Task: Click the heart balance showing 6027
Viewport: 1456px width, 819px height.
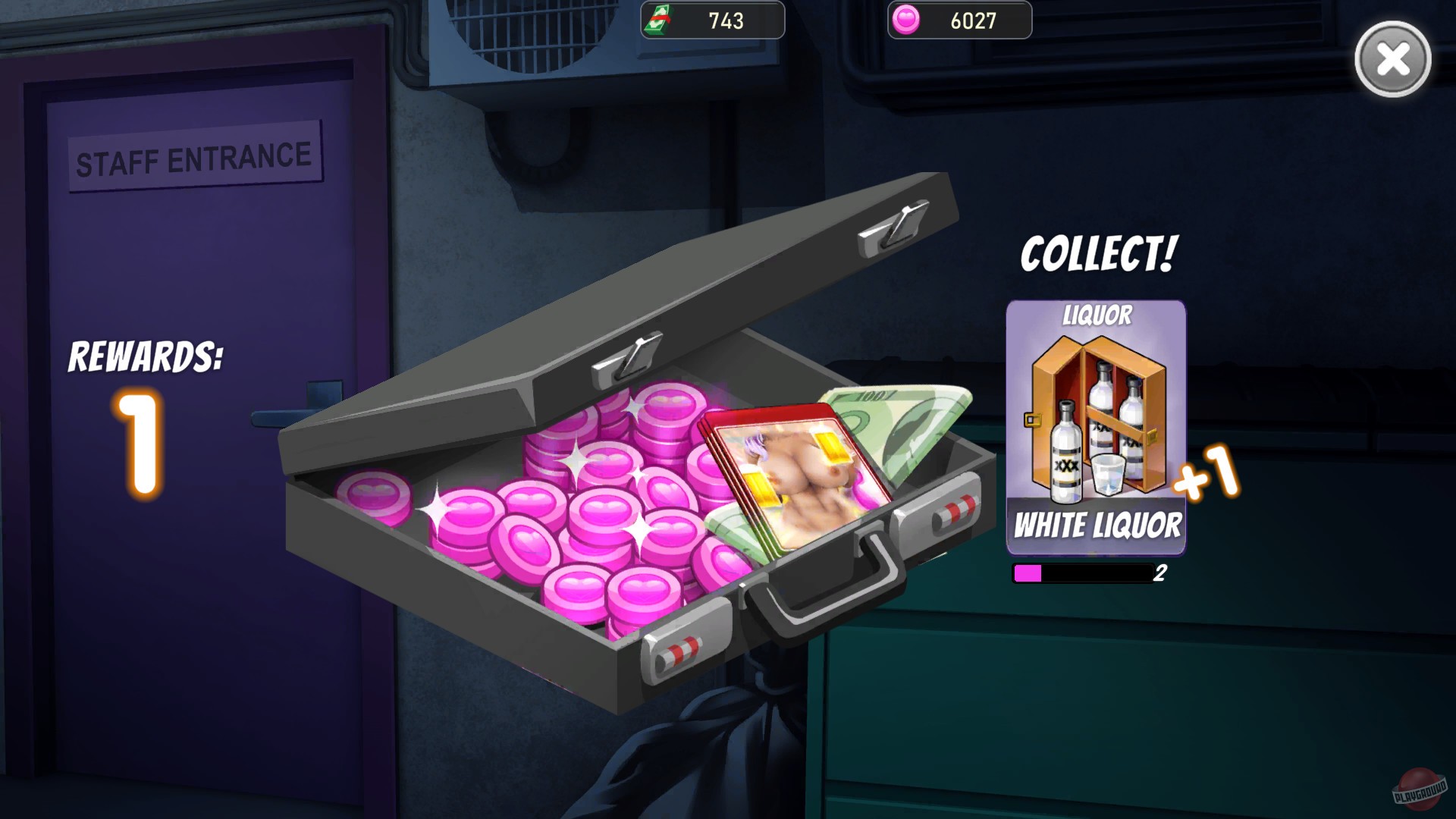Action: pyautogui.click(x=974, y=20)
